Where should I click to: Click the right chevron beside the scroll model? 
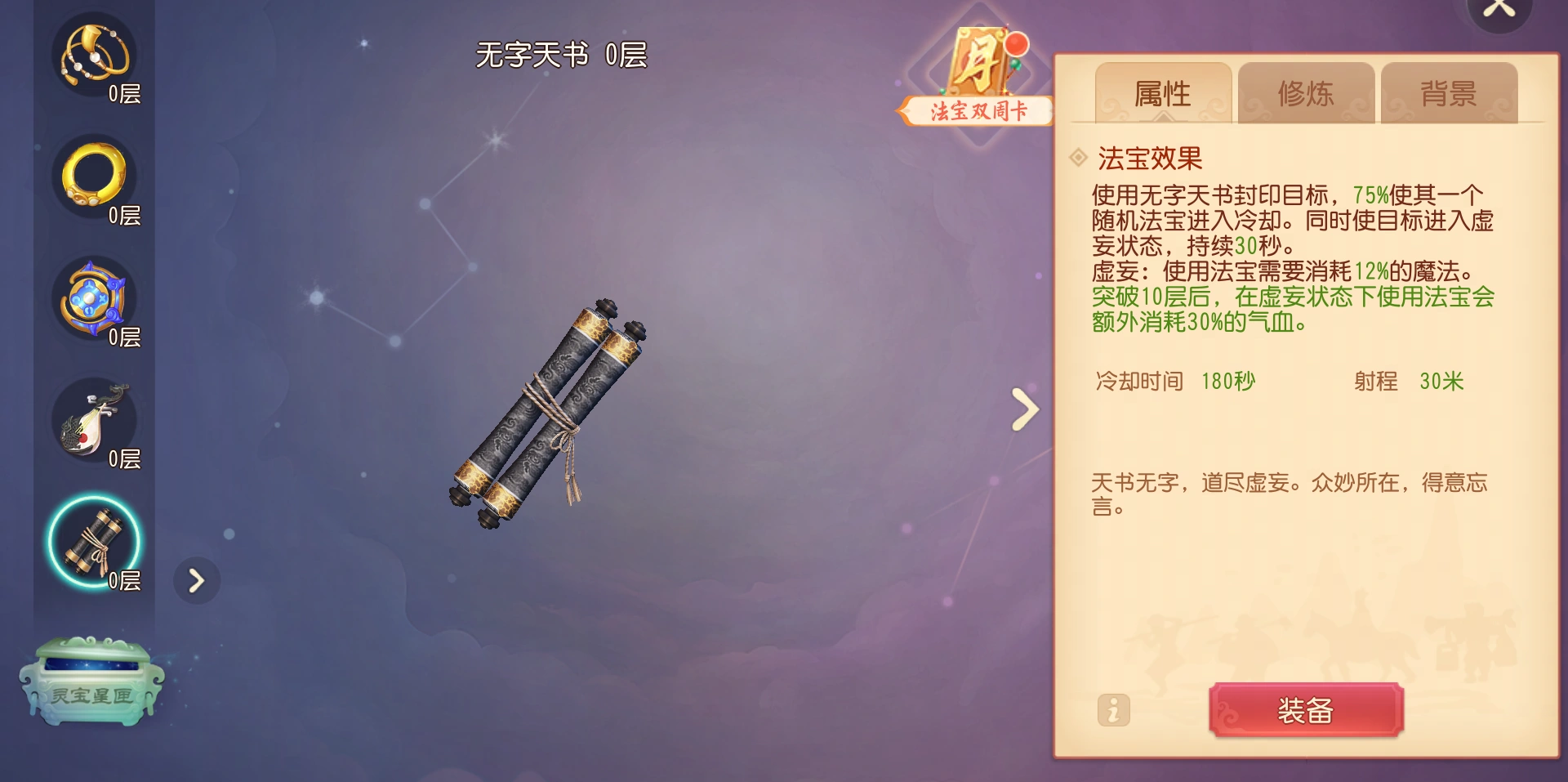1023,409
